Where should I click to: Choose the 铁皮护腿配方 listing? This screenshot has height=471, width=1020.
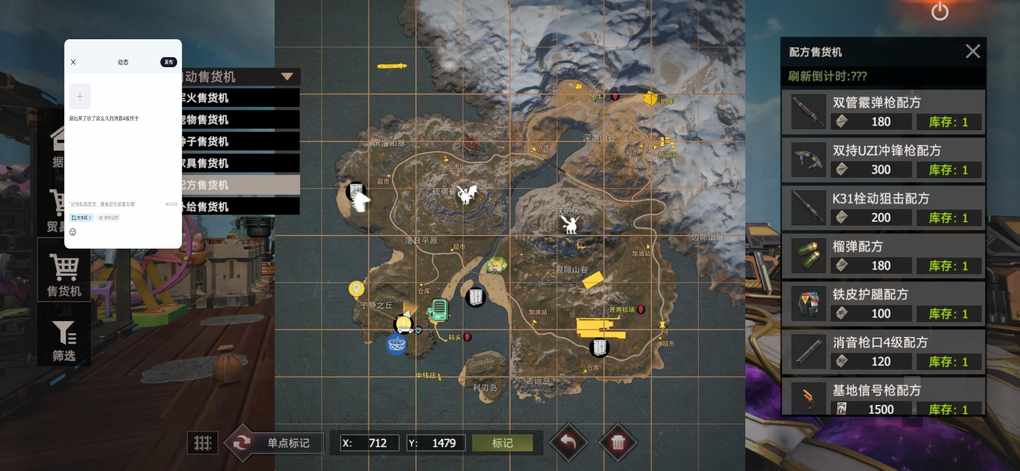pos(884,303)
